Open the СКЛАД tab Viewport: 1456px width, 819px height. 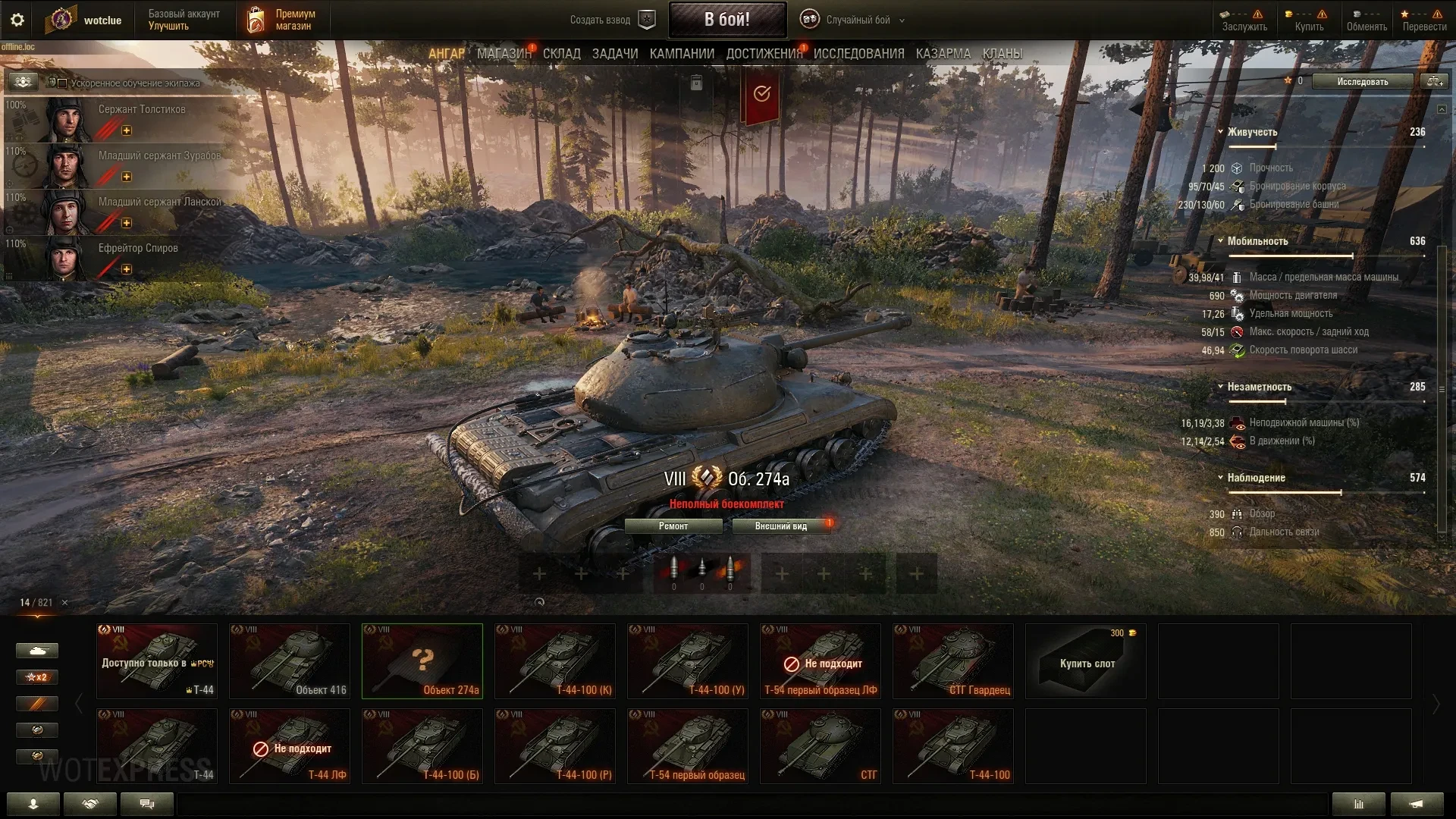coord(561,54)
